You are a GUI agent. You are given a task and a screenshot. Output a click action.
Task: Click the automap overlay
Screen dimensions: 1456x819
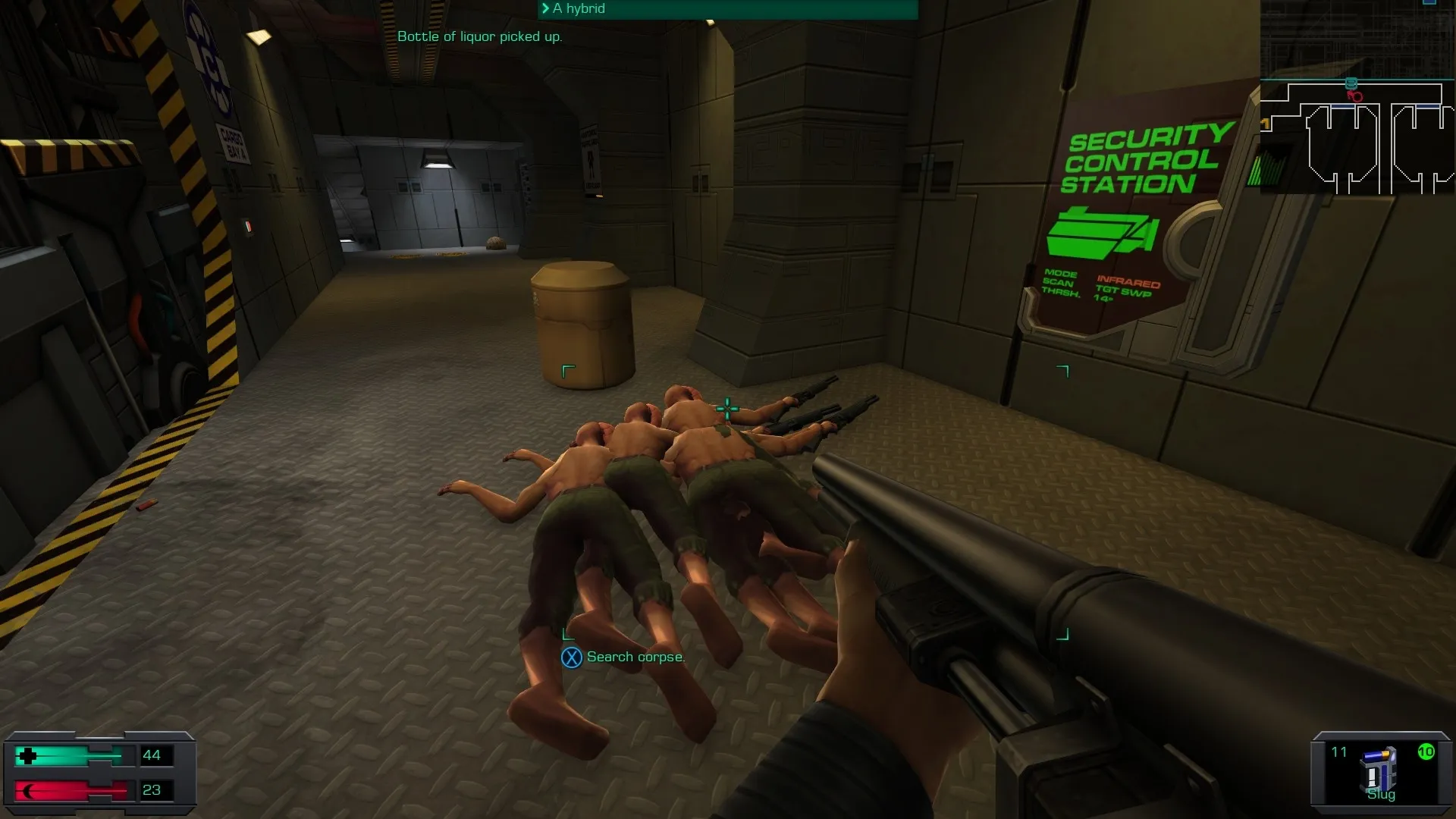(1357, 99)
